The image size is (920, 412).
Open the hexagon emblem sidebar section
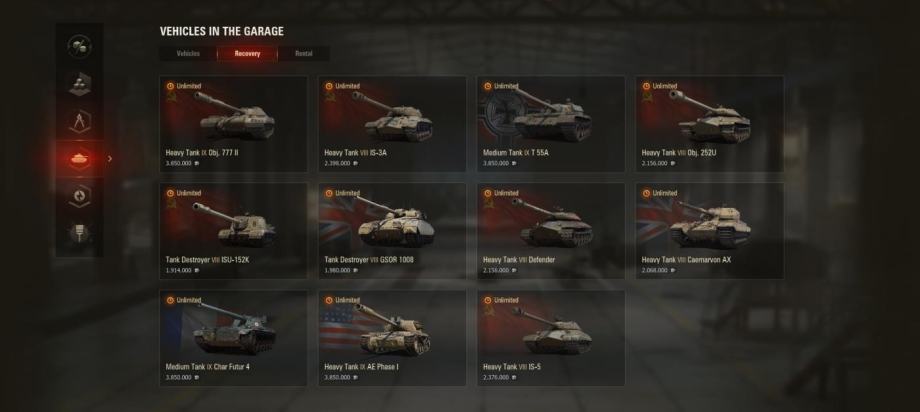click(79, 196)
